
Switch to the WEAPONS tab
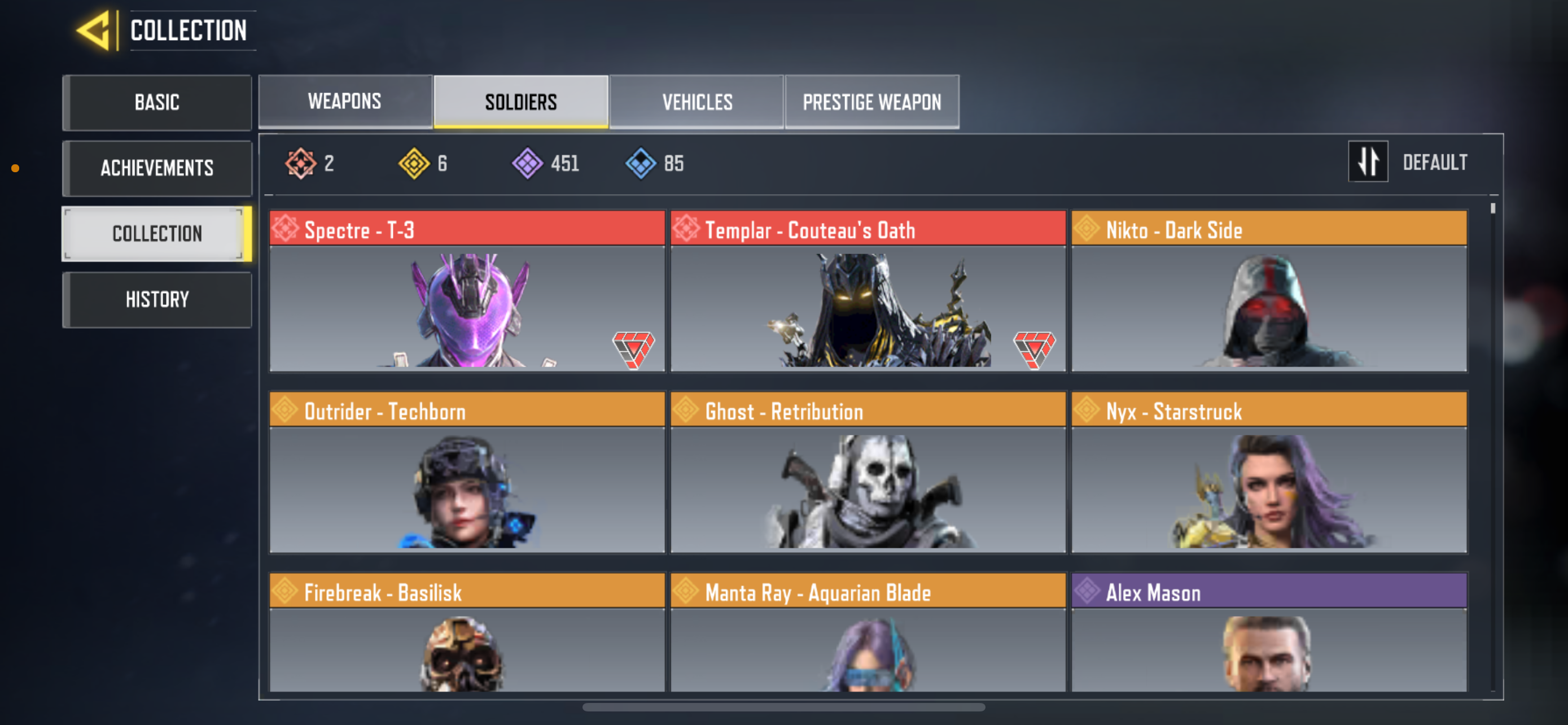click(344, 101)
